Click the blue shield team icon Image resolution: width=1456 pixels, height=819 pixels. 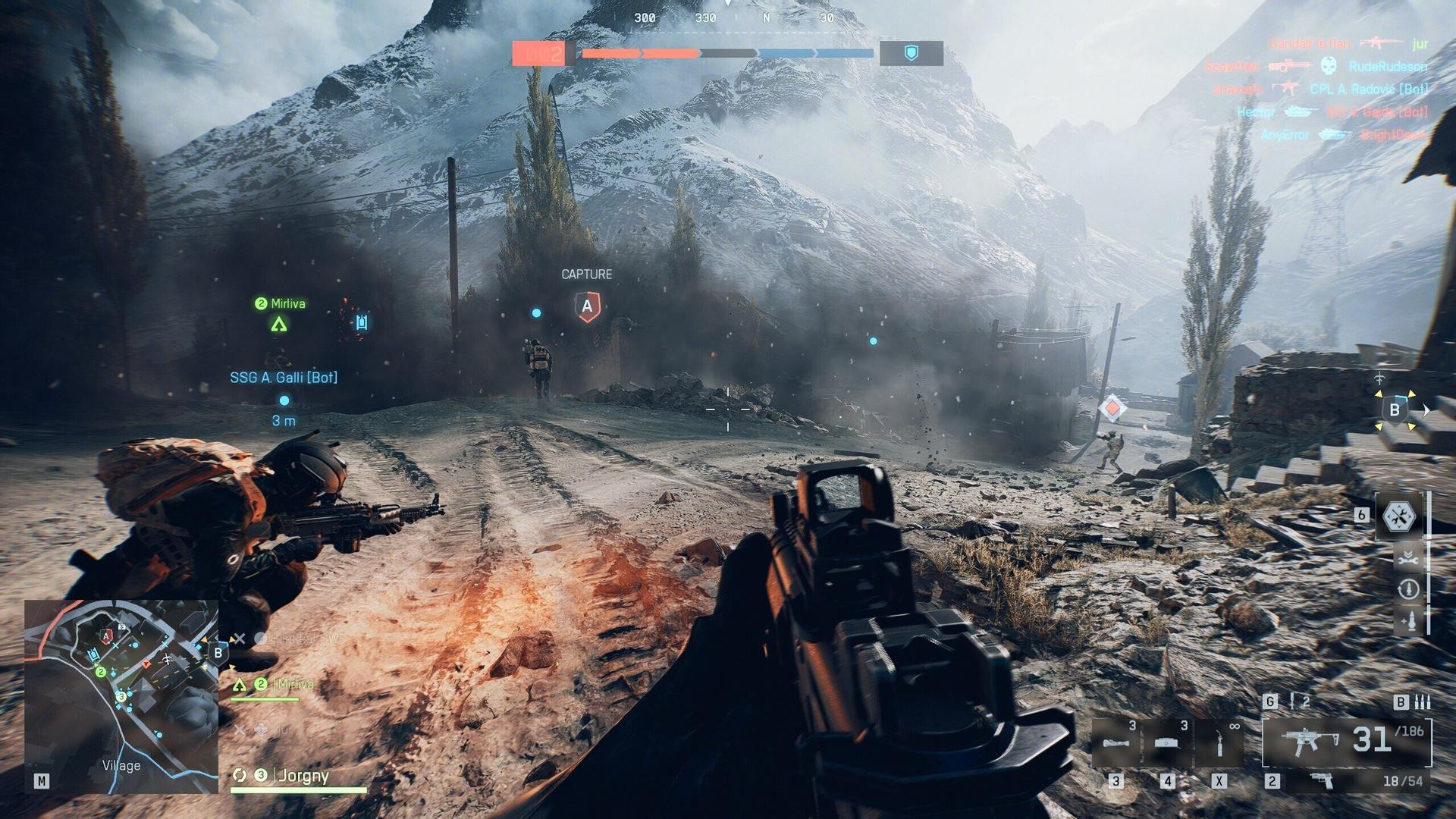(912, 53)
